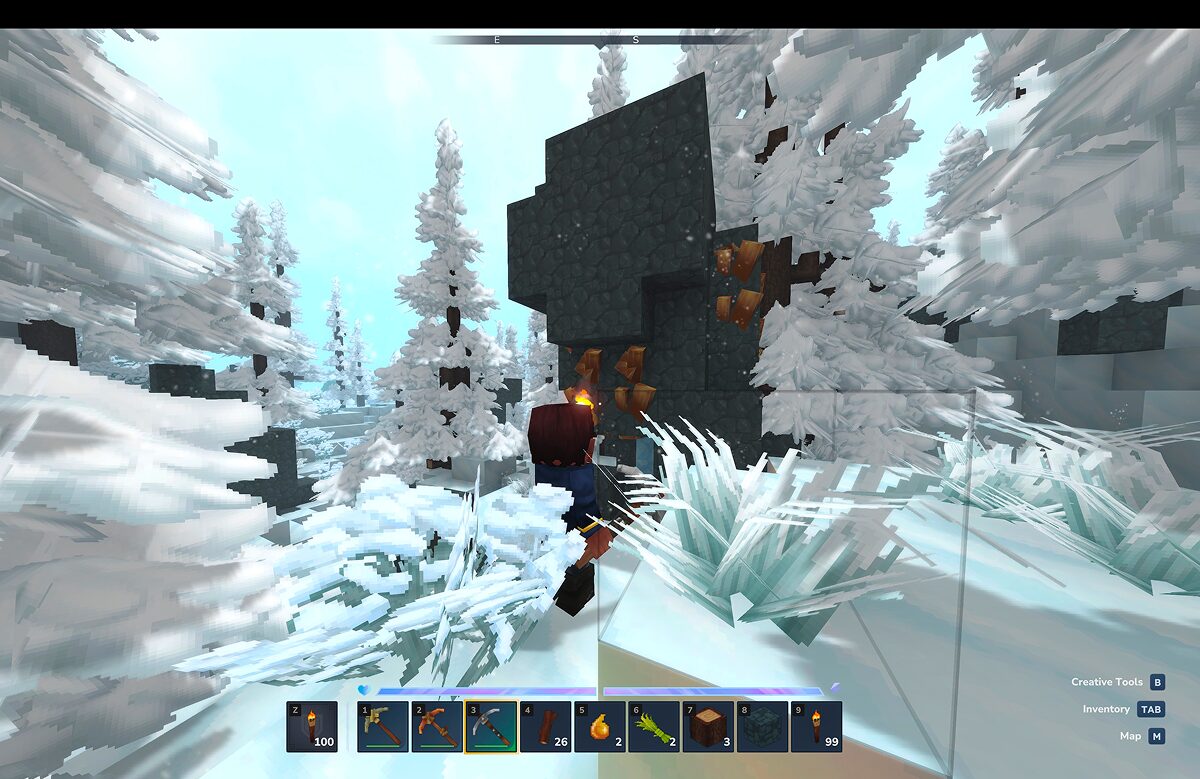Select the crude pickaxe in hotbar slot 1

pyautogui.click(x=383, y=727)
